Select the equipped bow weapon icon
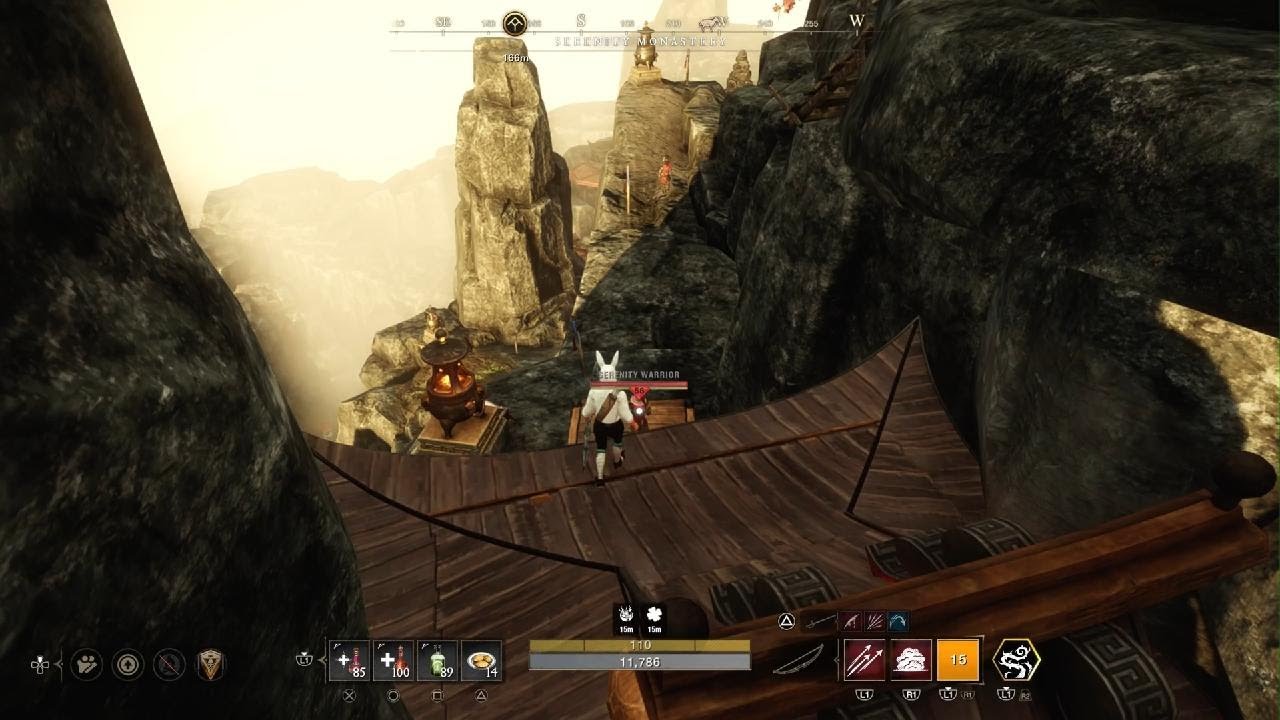Screen dimensions: 1280x720 pyautogui.click(x=798, y=659)
